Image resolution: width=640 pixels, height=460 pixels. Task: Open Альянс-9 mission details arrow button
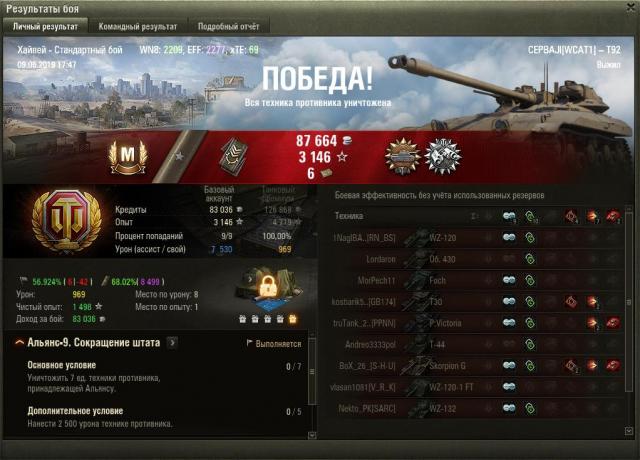click(172, 343)
